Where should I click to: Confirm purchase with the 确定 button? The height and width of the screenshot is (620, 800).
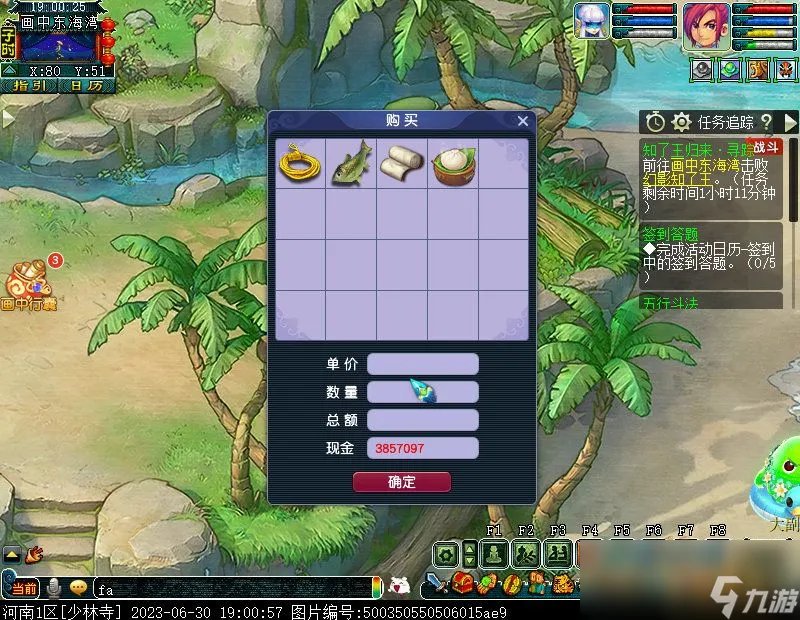pyautogui.click(x=401, y=482)
